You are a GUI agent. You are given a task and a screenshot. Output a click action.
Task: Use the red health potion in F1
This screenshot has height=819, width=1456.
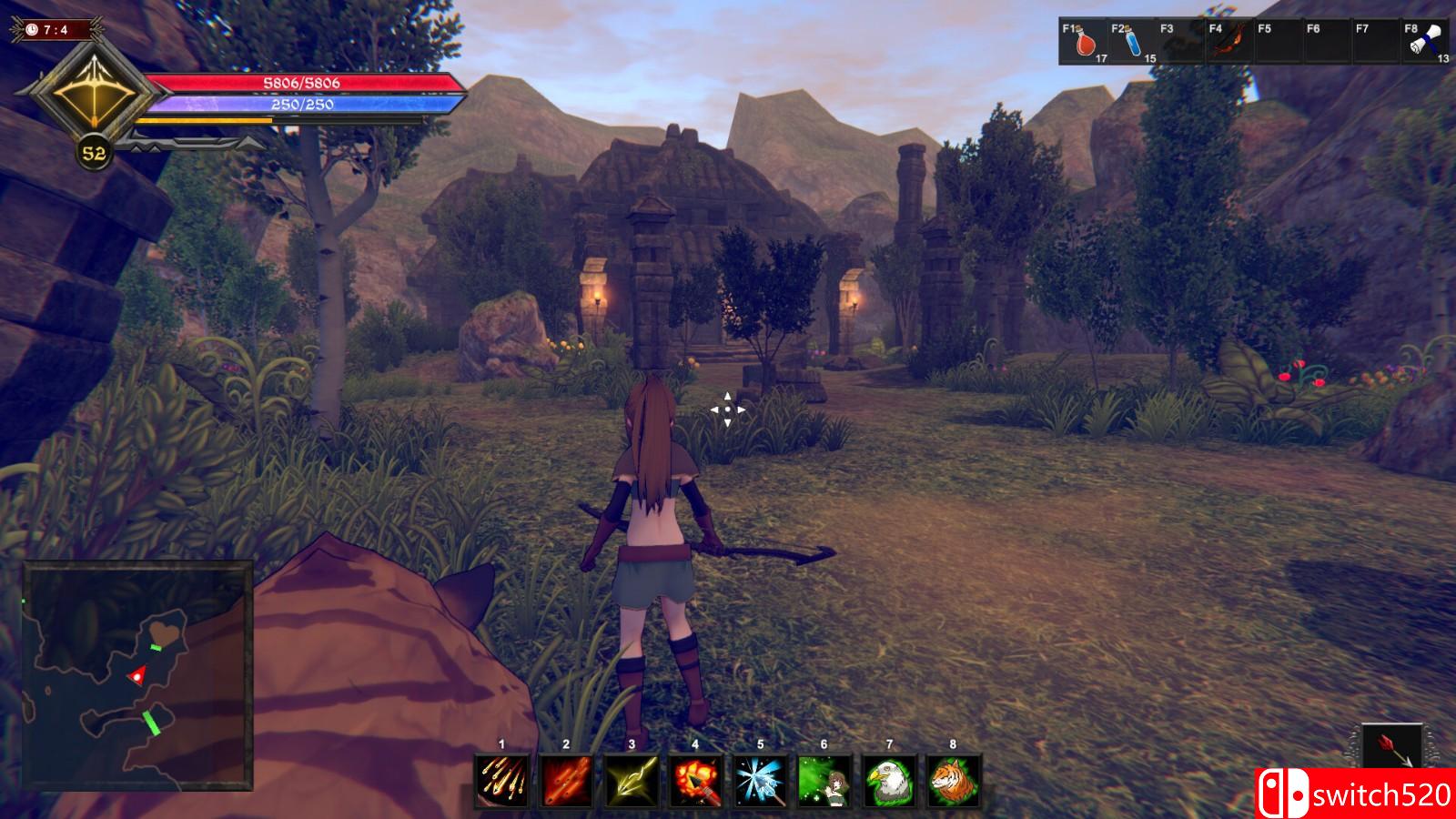[1084, 42]
